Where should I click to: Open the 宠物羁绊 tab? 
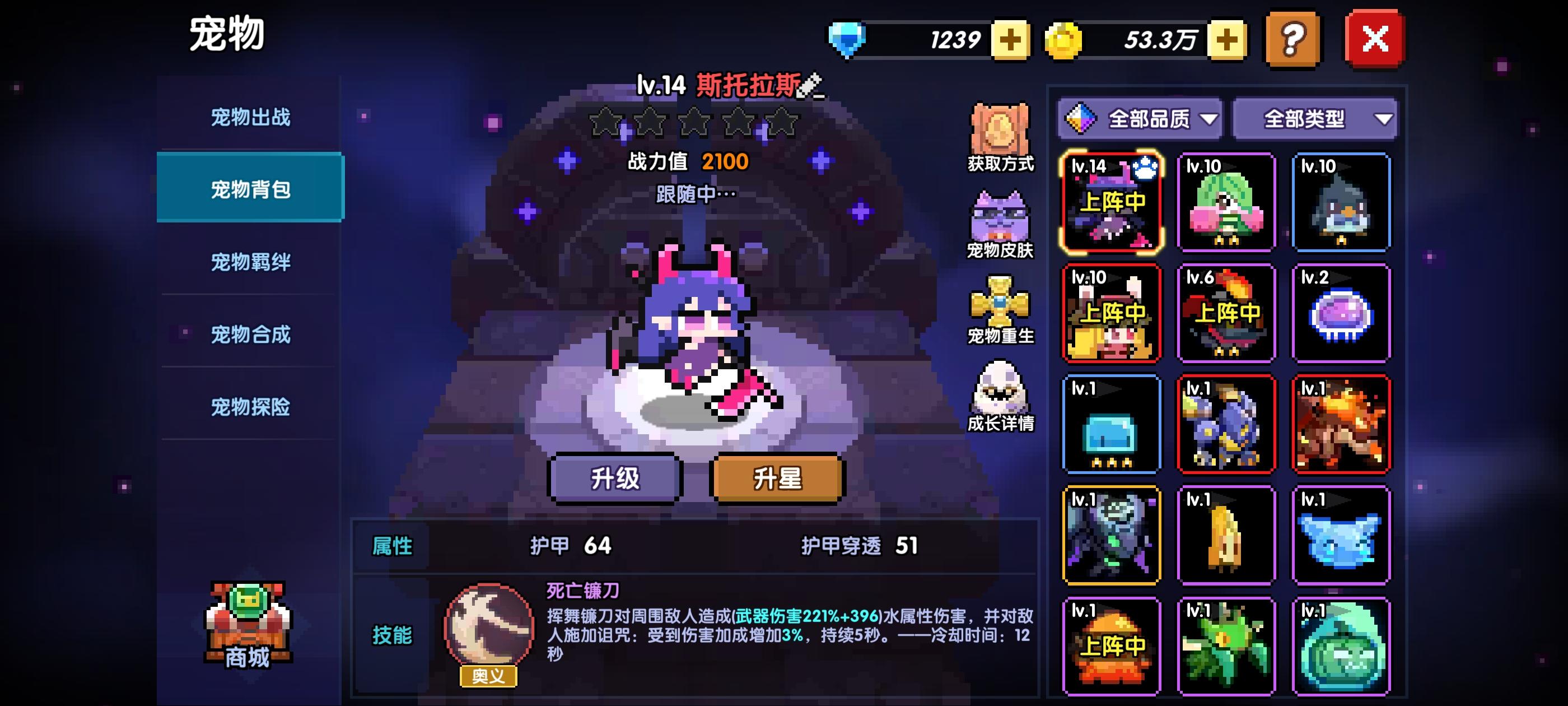[x=250, y=262]
